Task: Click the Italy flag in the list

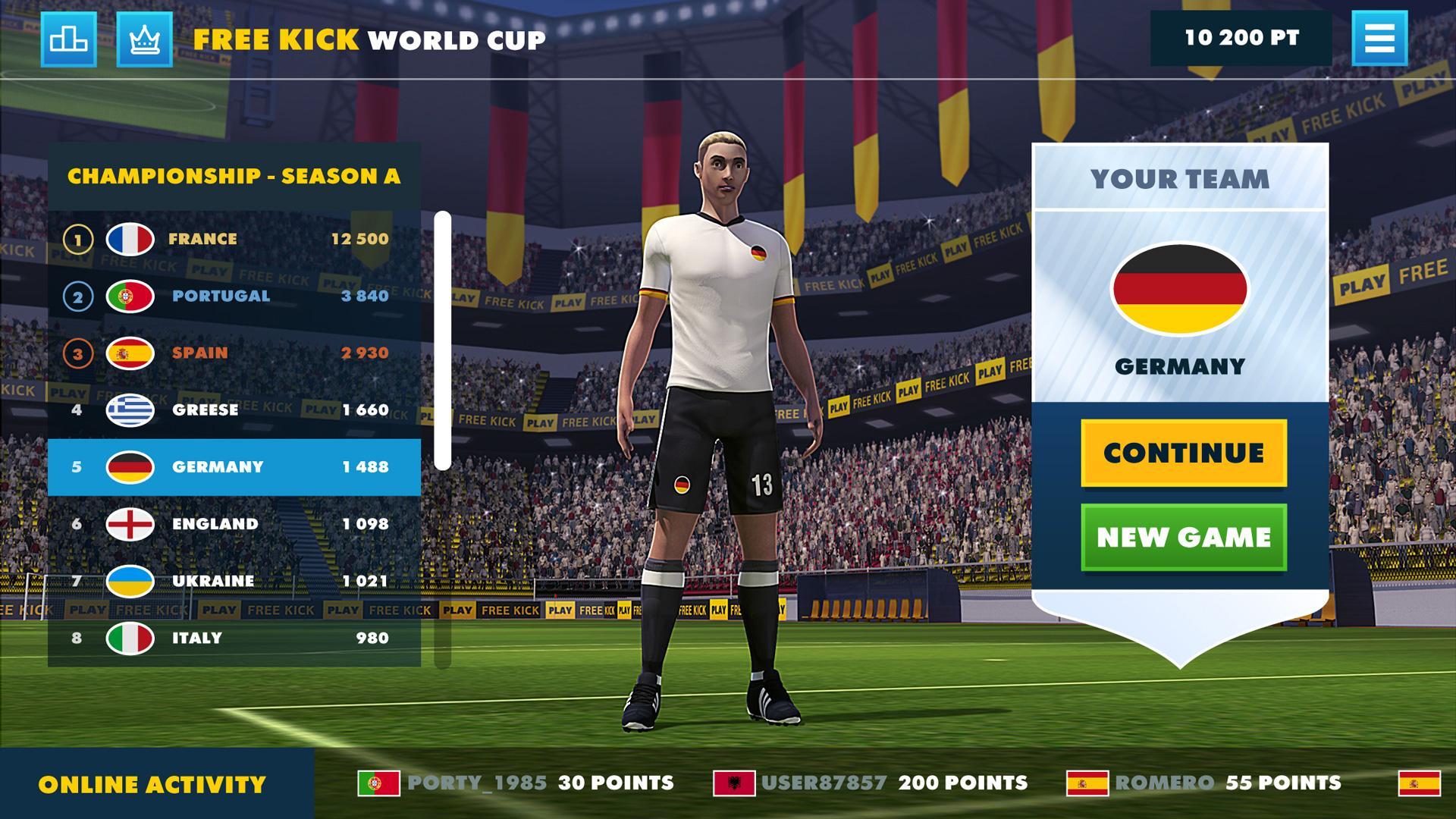Action: click(129, 638)
